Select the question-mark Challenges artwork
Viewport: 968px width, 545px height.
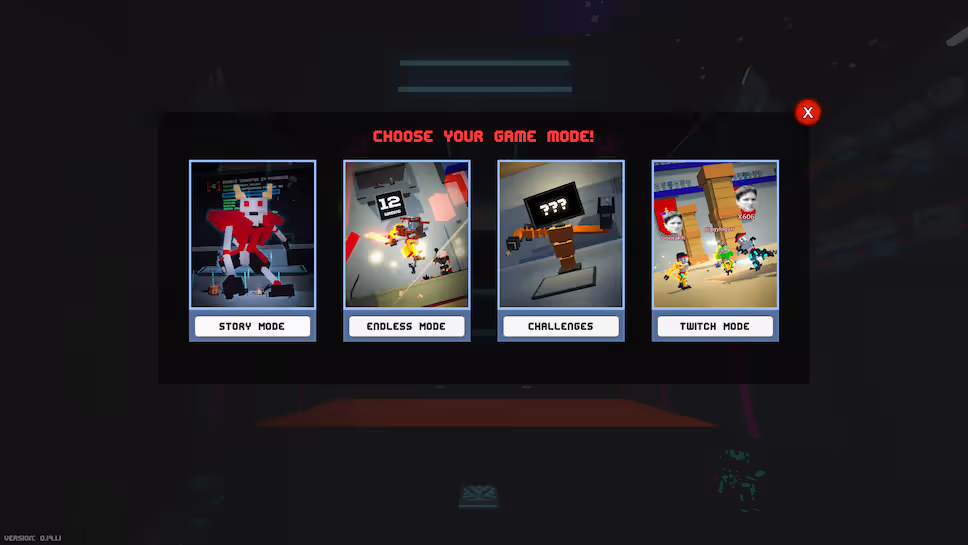(x=560, y=234)
